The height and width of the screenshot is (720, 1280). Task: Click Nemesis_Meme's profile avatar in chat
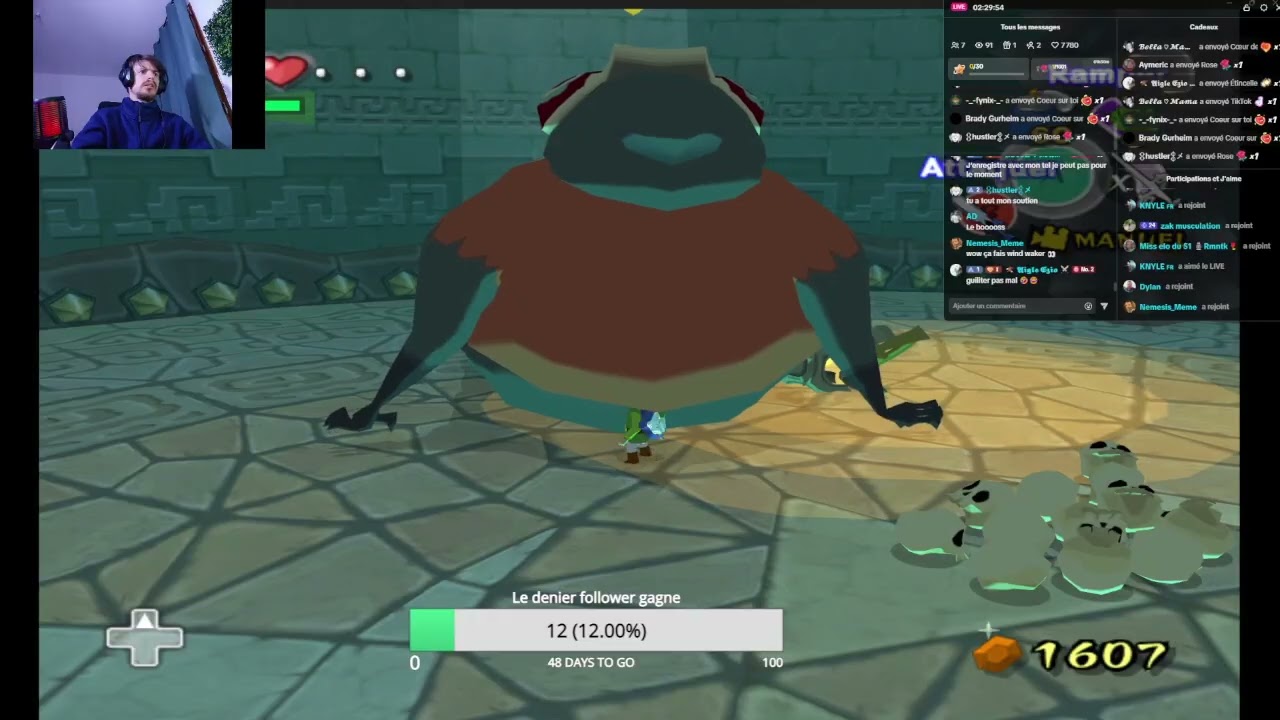coord(956,243)
